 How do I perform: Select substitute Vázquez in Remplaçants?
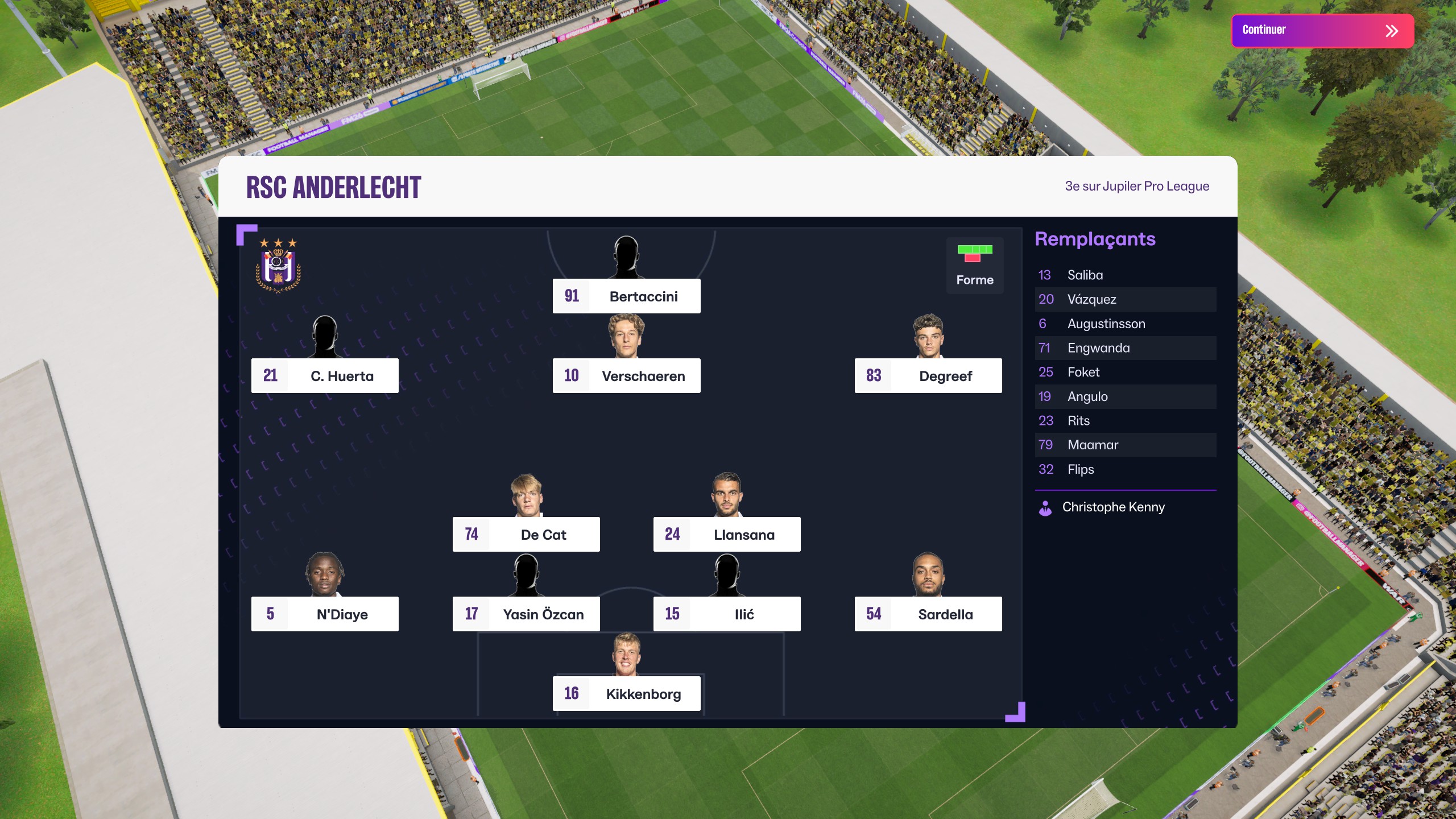(x=1125, y=299)
